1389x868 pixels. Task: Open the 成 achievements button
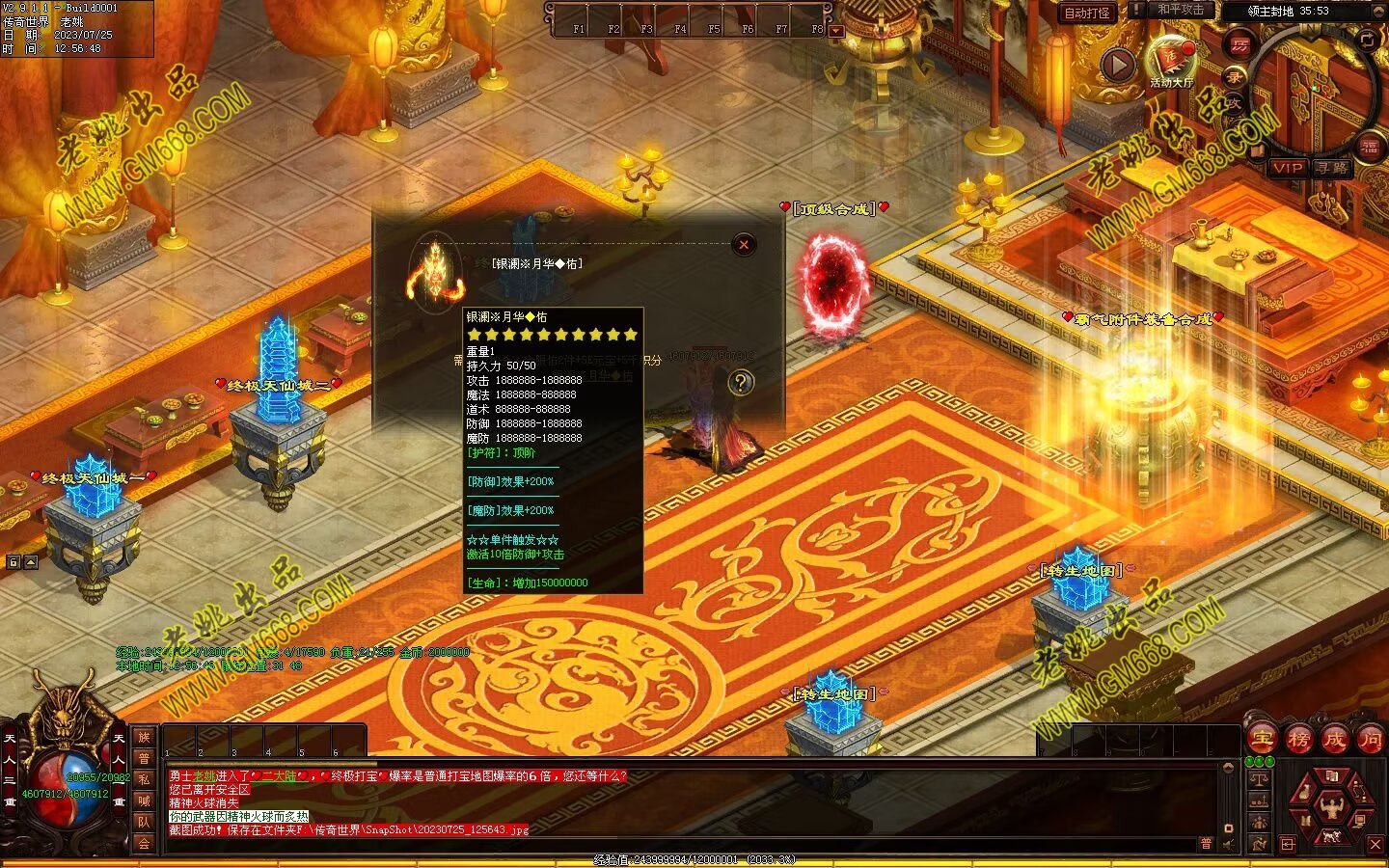(x=1335, y=740)
